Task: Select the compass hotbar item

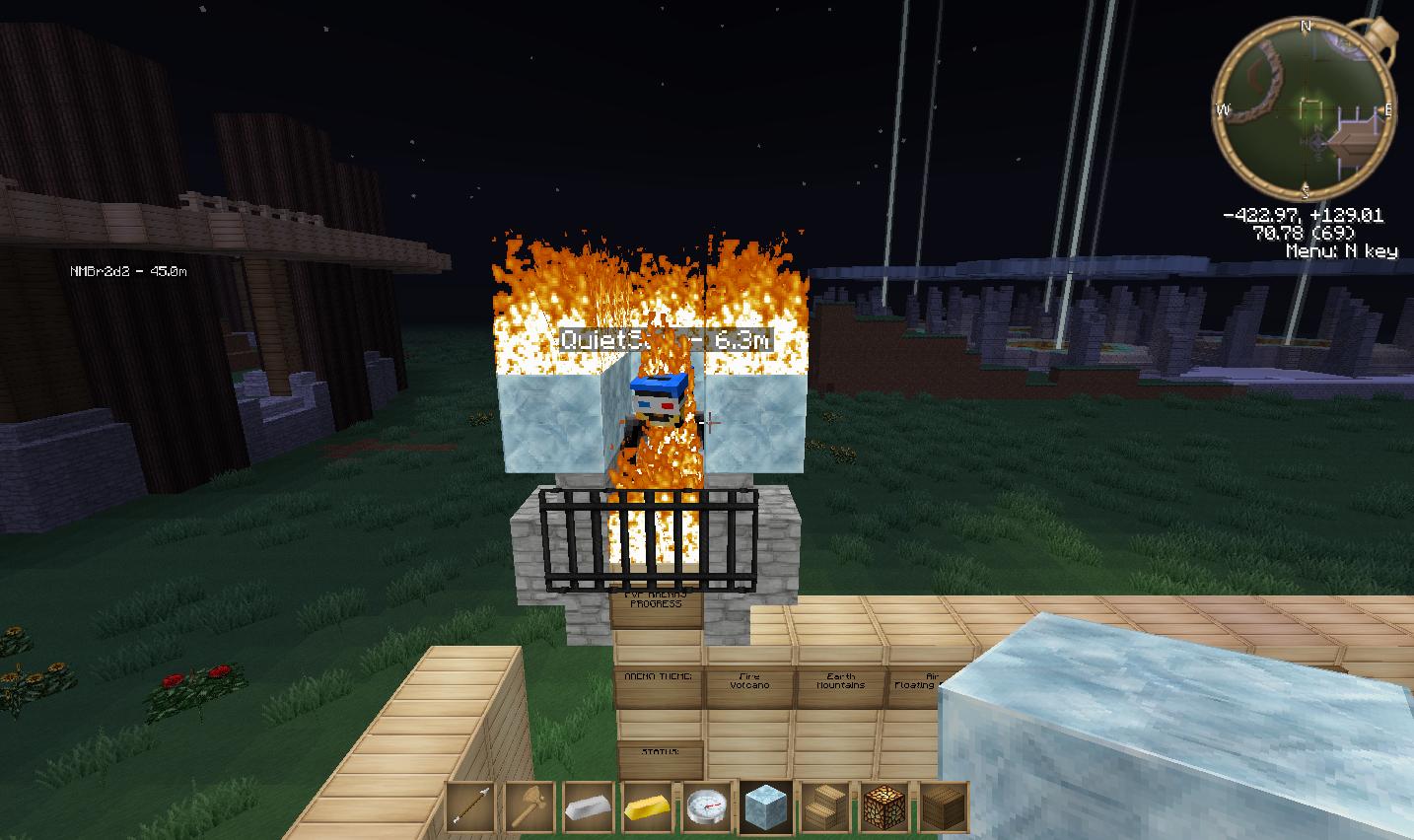Action: 707,808
